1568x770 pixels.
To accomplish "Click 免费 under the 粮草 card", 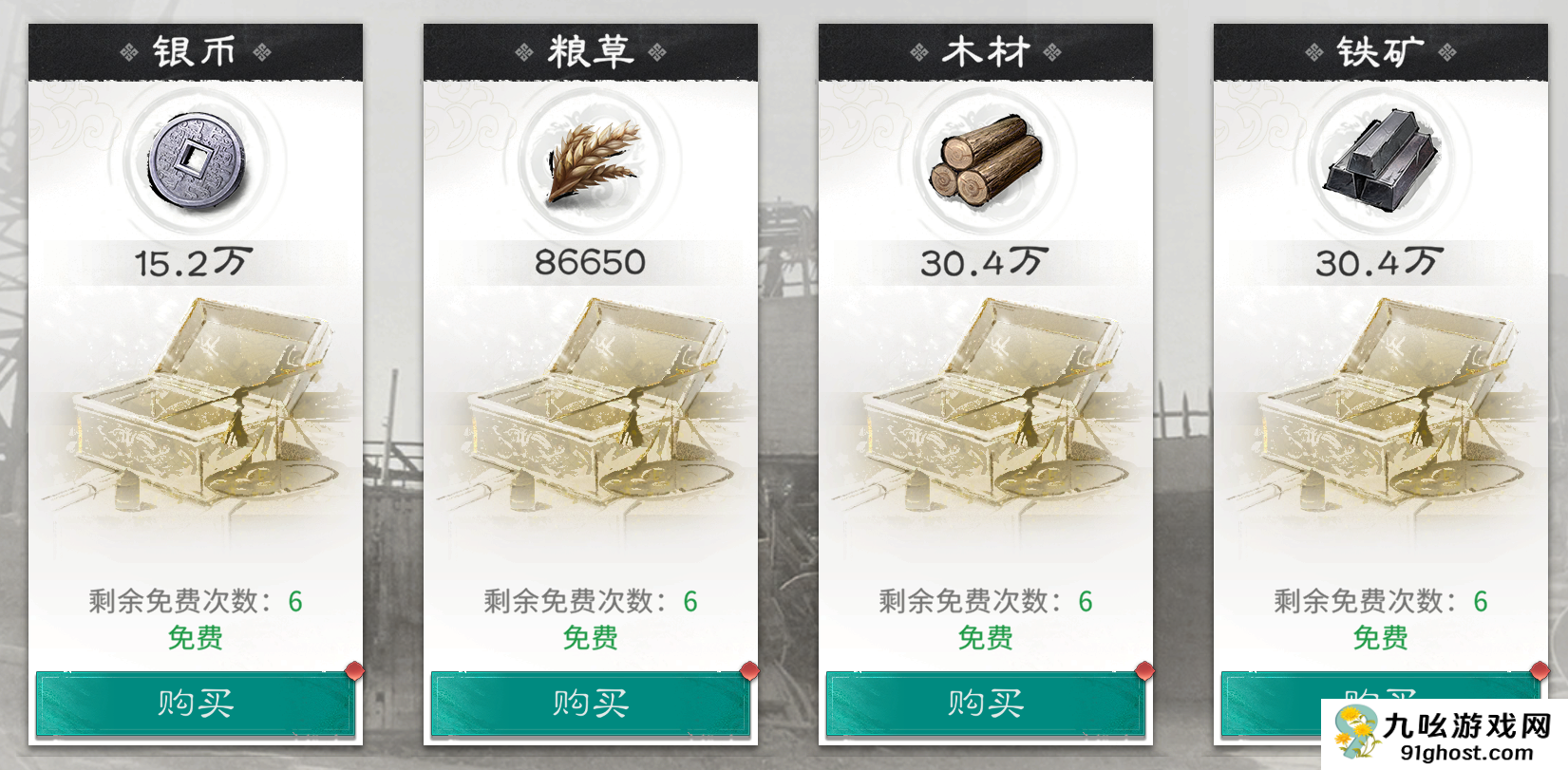I will tap(591, 637).
